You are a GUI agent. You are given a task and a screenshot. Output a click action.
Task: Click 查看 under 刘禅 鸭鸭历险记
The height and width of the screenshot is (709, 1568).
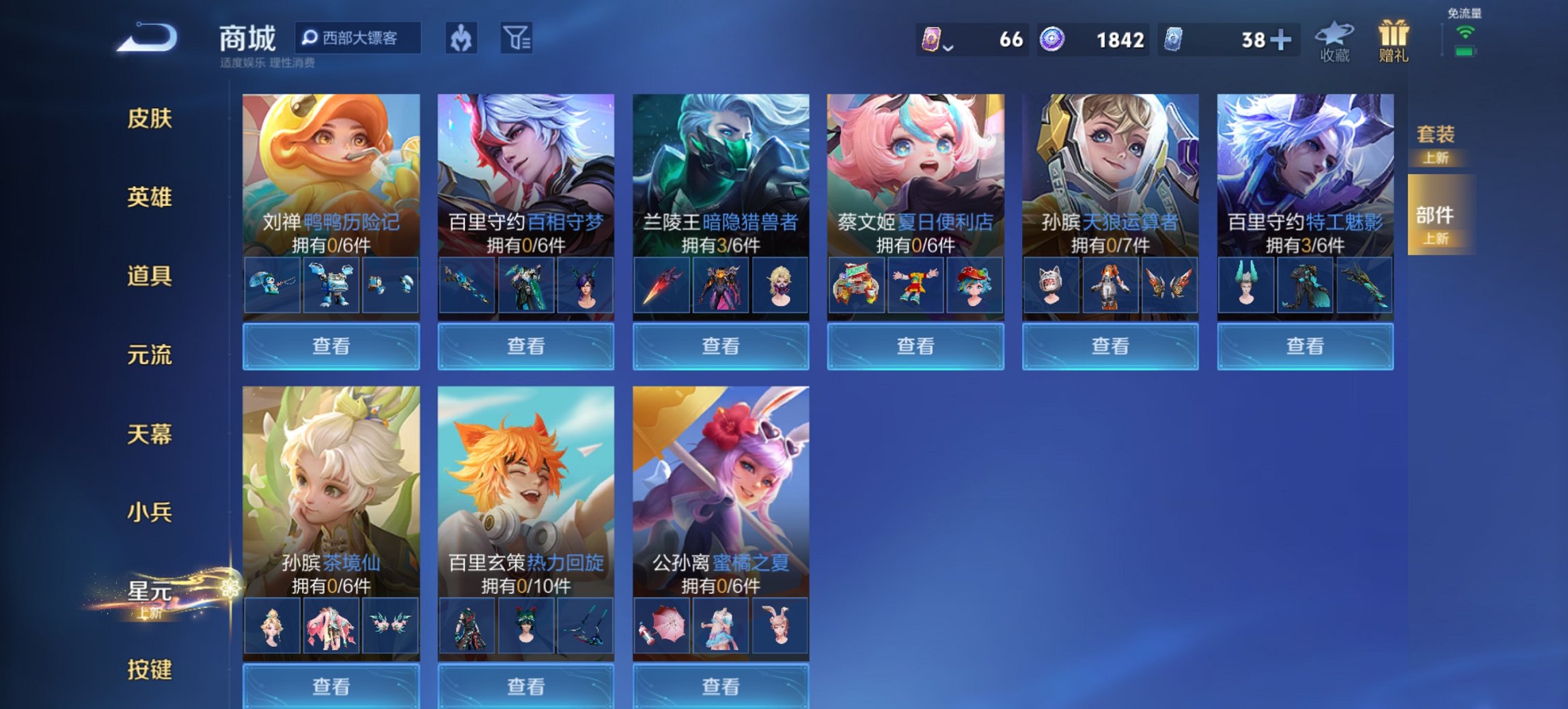[330, 347]
